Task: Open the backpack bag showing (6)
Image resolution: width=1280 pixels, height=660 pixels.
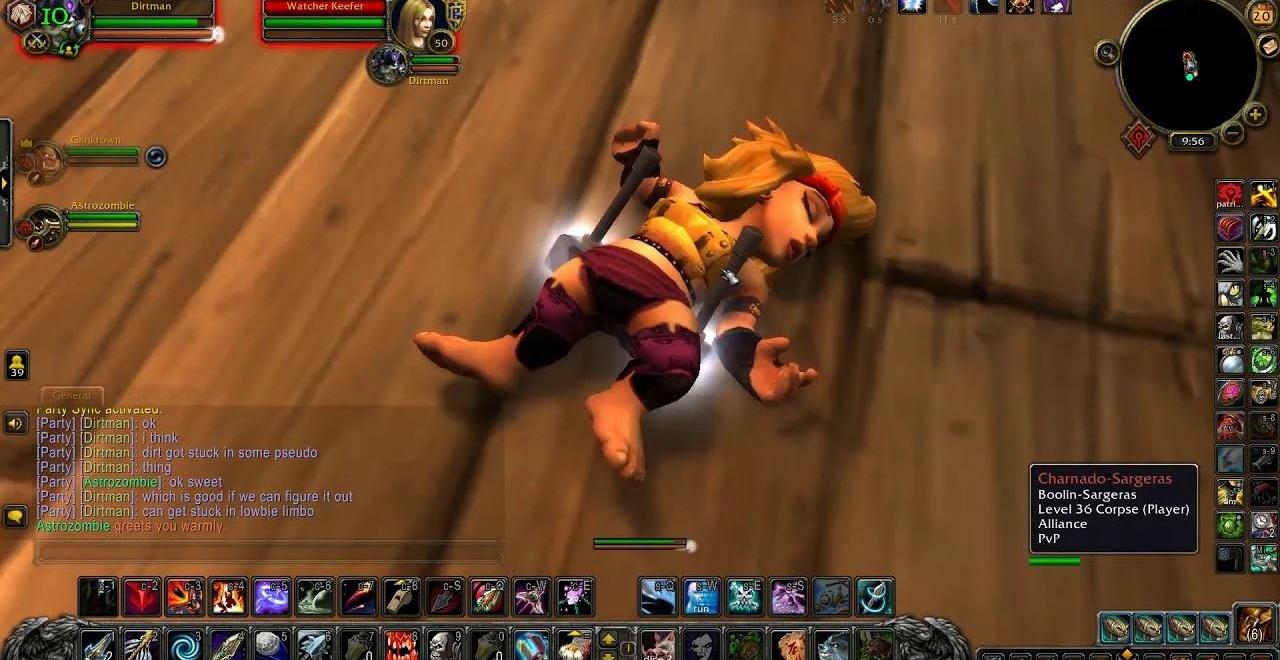Action: 1254,624
